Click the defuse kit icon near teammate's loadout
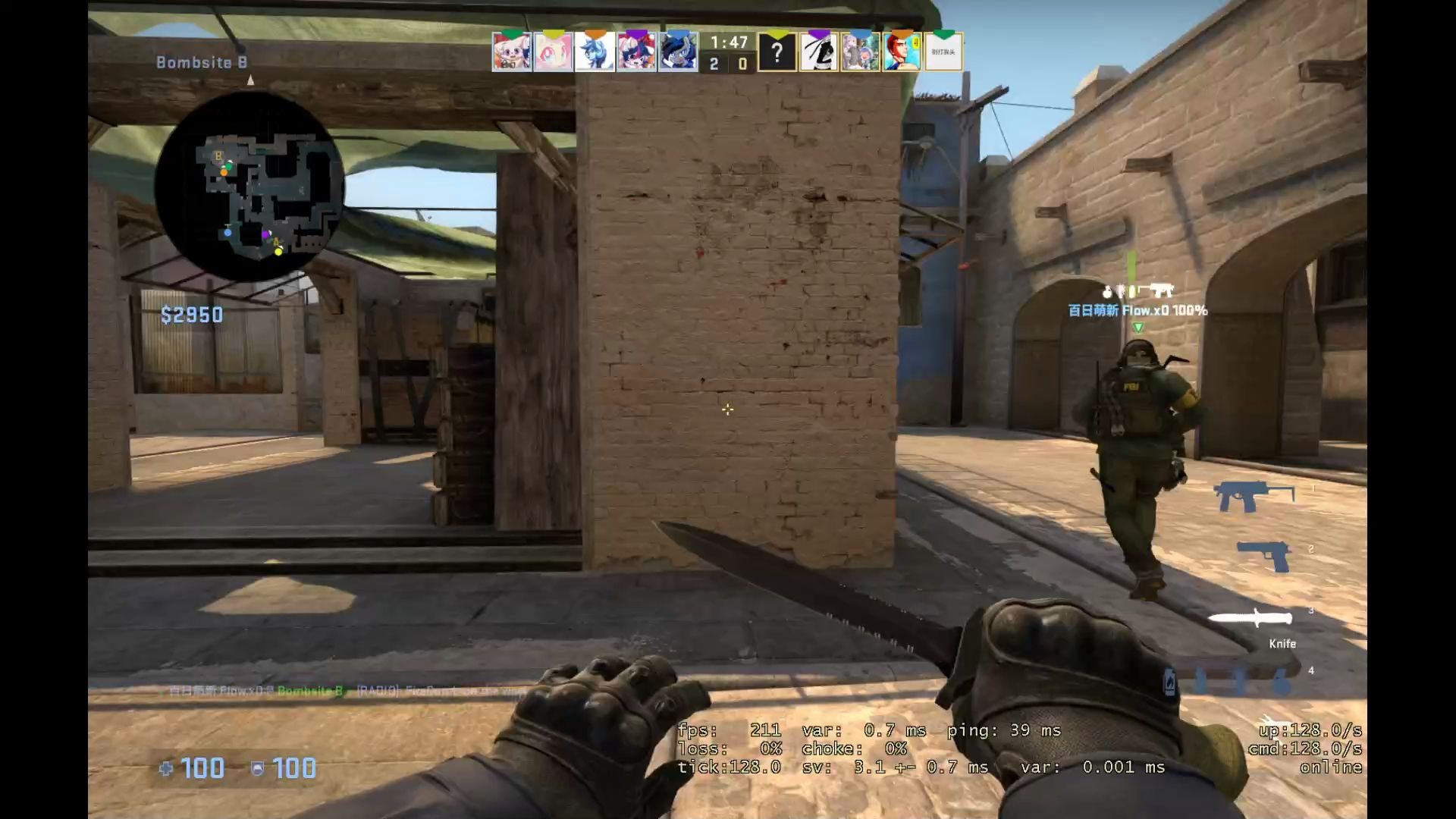The image size is (1456, 819). click(1122, 290)
